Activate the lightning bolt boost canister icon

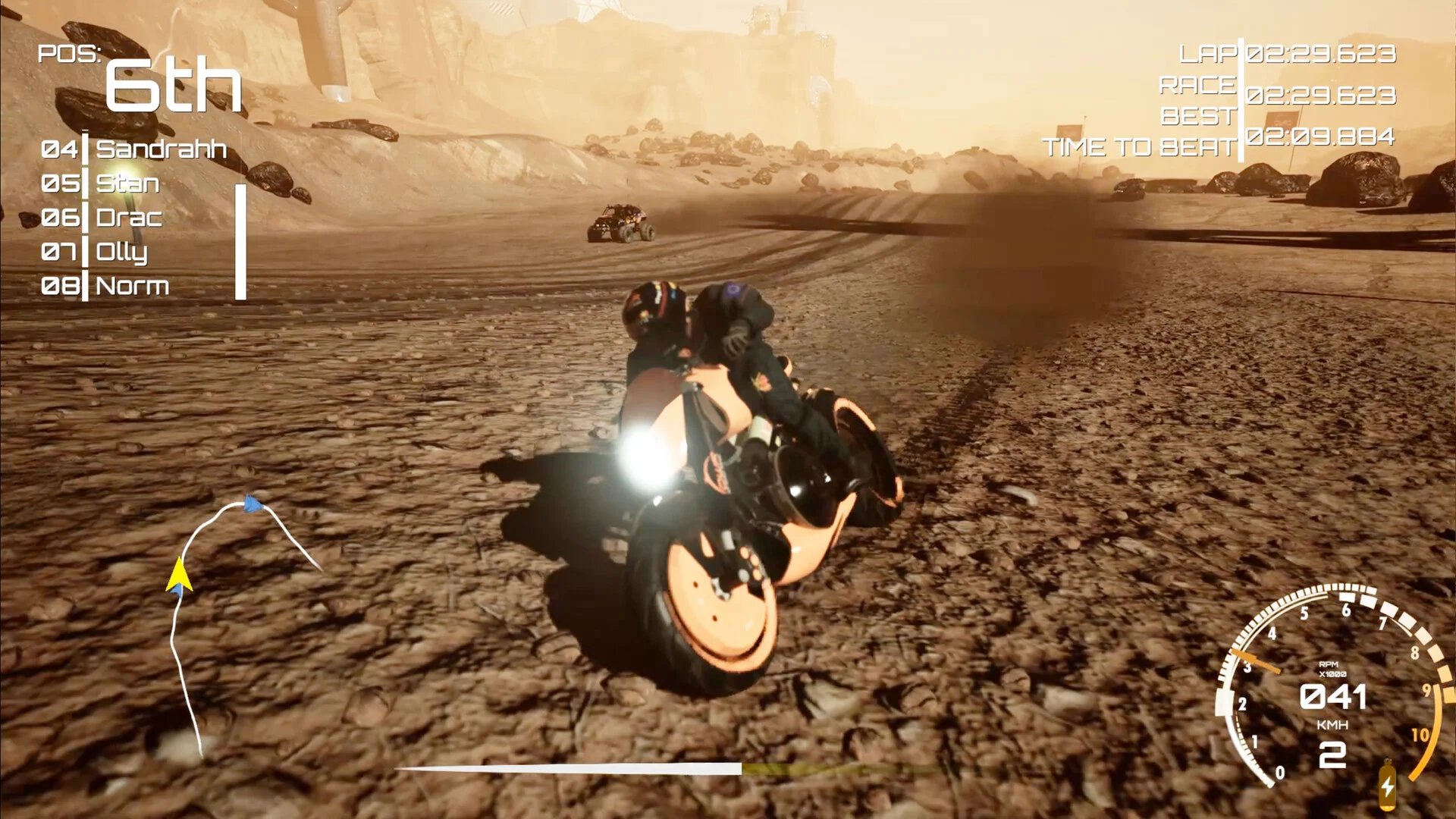(x=1387, y=786)
